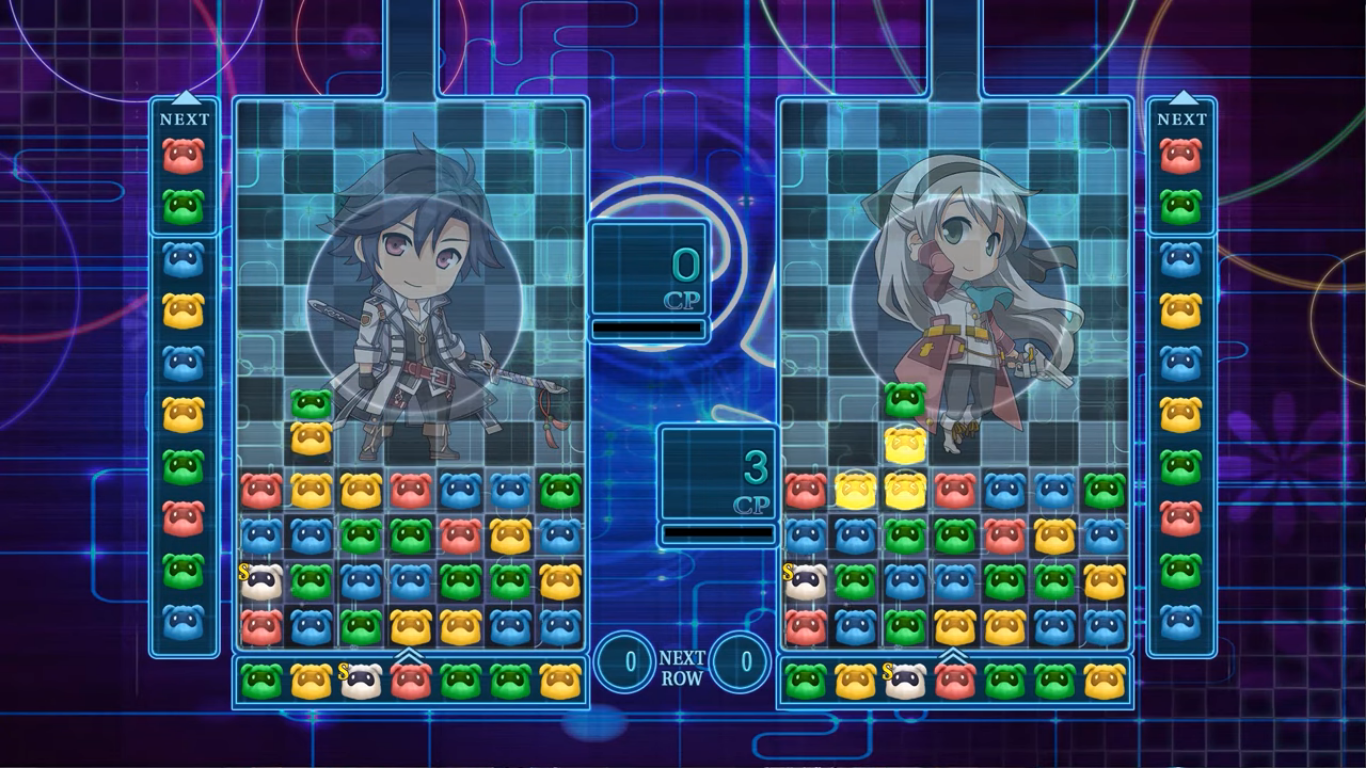Select the white S pom on the left board
1368x768 pixels.
point(261,582)
